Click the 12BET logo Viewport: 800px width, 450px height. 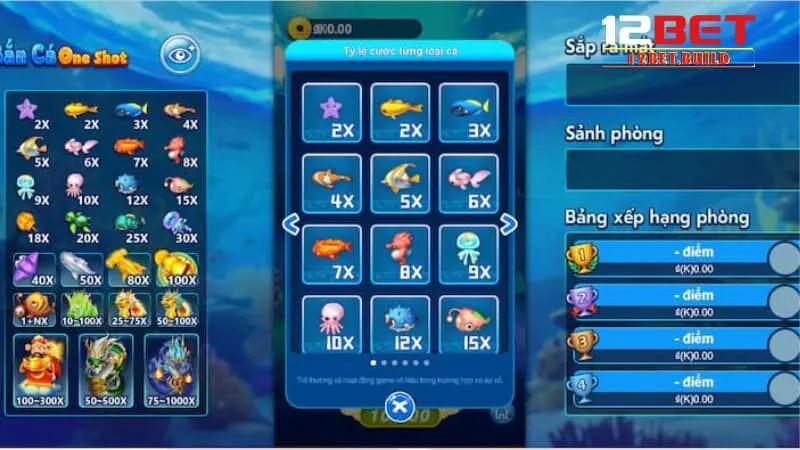click(x=677, y=40)
